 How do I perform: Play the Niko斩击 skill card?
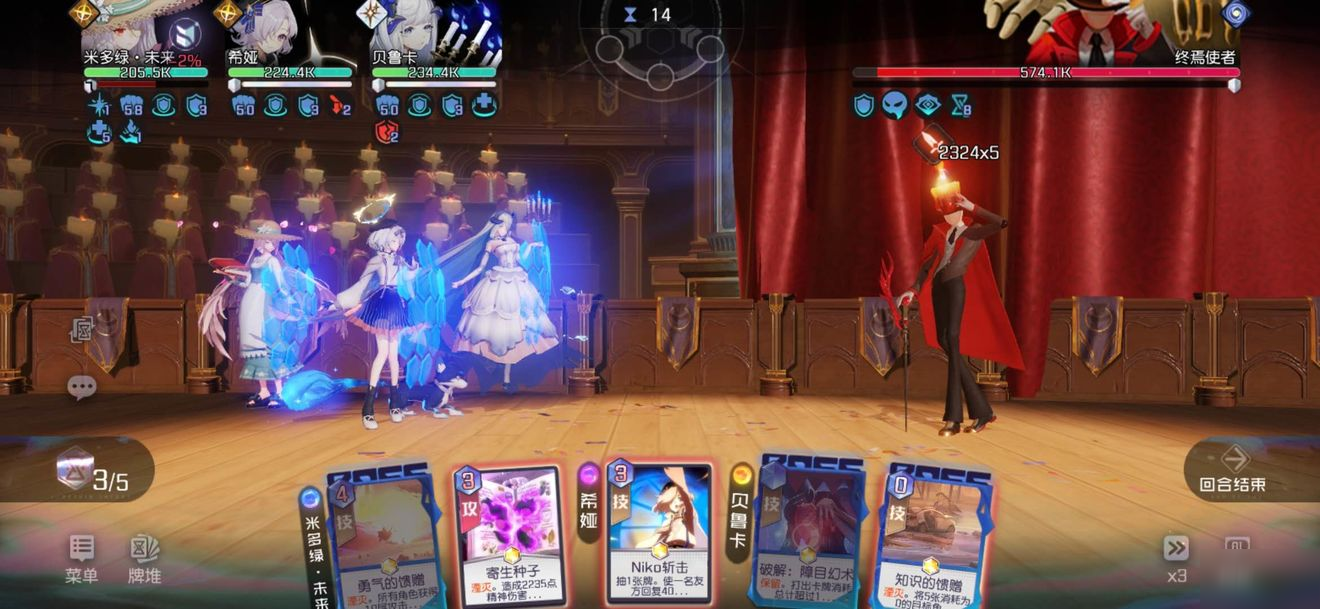[660, 535]
